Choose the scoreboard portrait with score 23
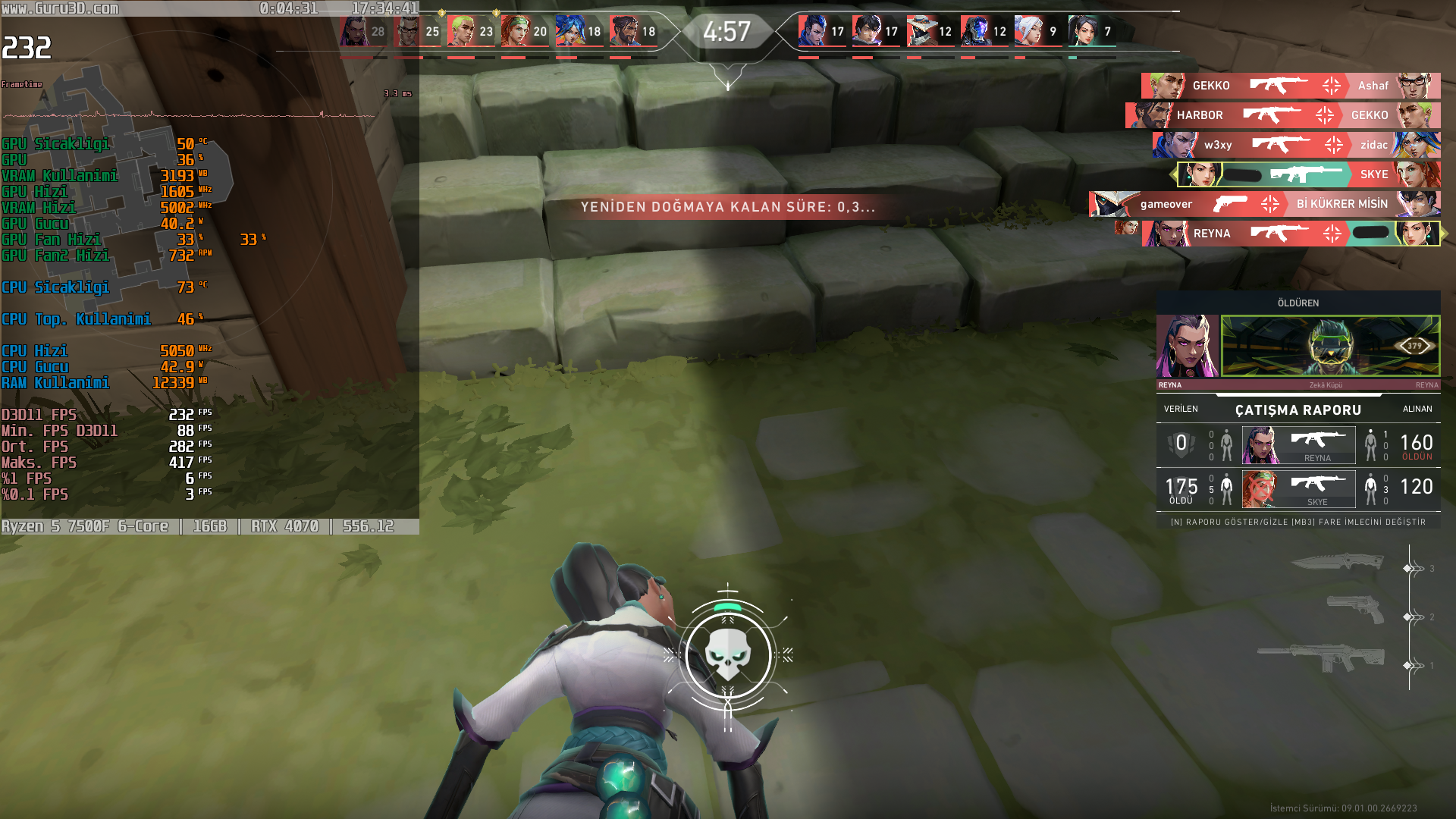Screen dimensions: 1456x819 click(x=462, y=32)
